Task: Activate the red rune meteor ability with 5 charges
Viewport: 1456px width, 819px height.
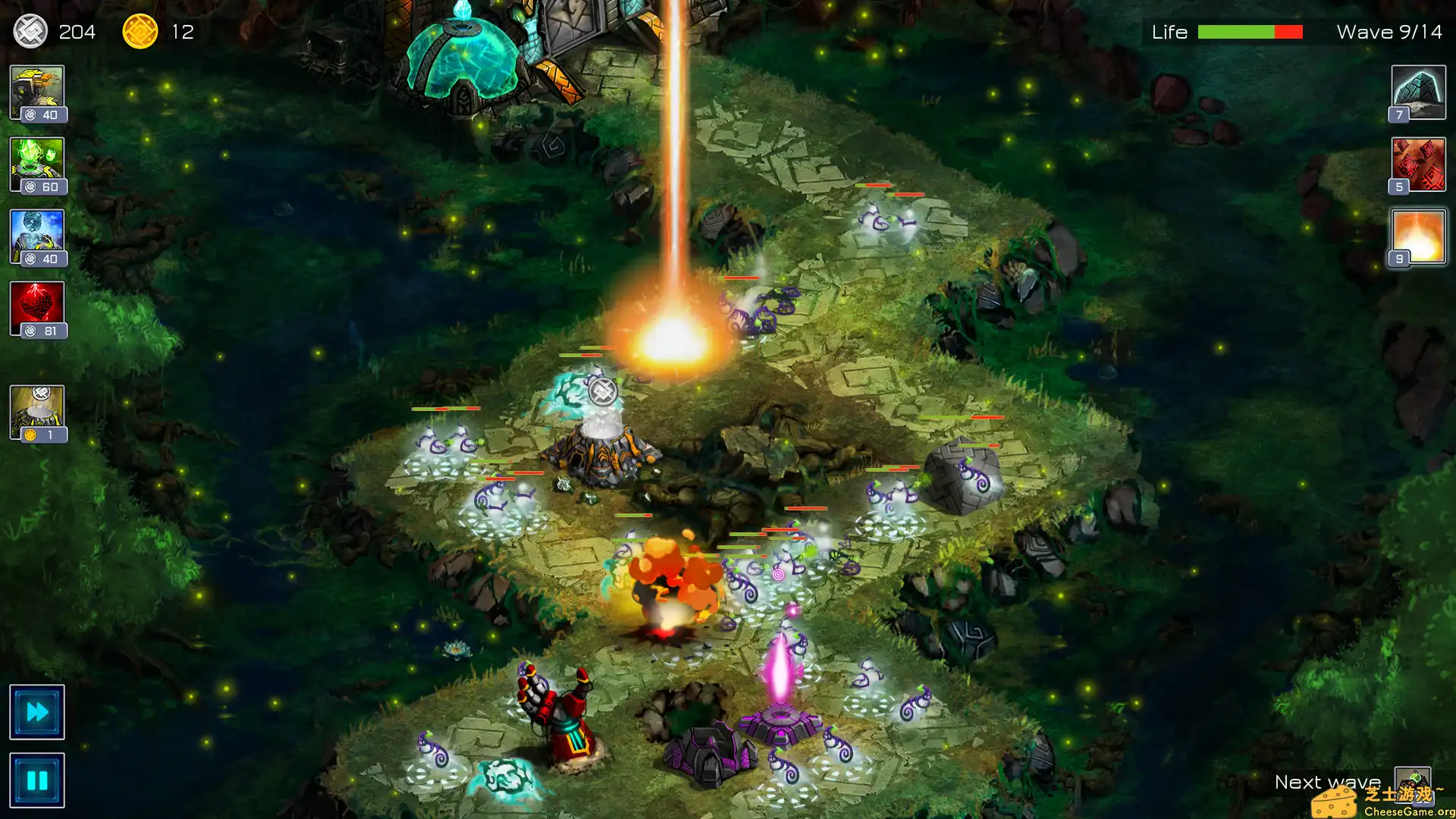Action: click(x=1417, y=164)
